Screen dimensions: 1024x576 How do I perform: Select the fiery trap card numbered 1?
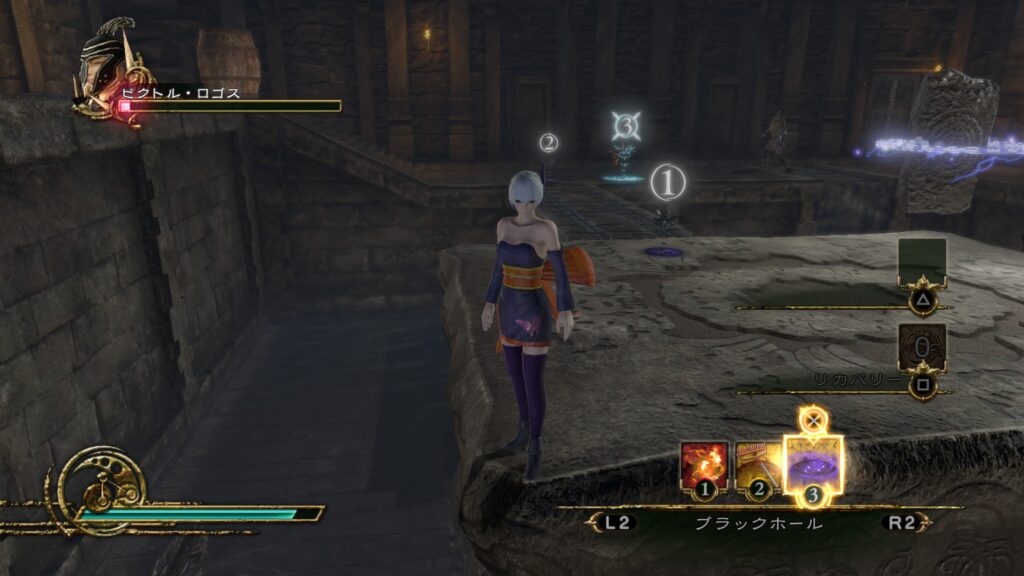tap(705, 467)
